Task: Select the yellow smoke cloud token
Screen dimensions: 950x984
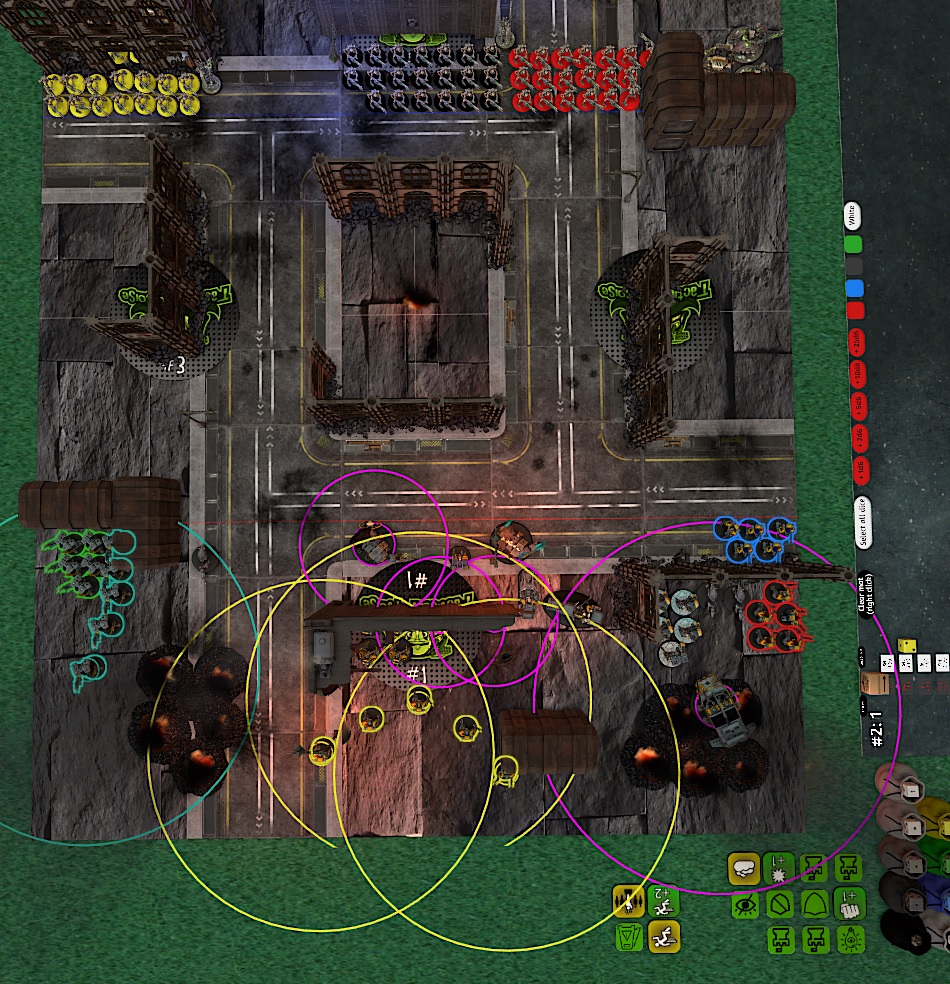Action: [x=743, y=869]
